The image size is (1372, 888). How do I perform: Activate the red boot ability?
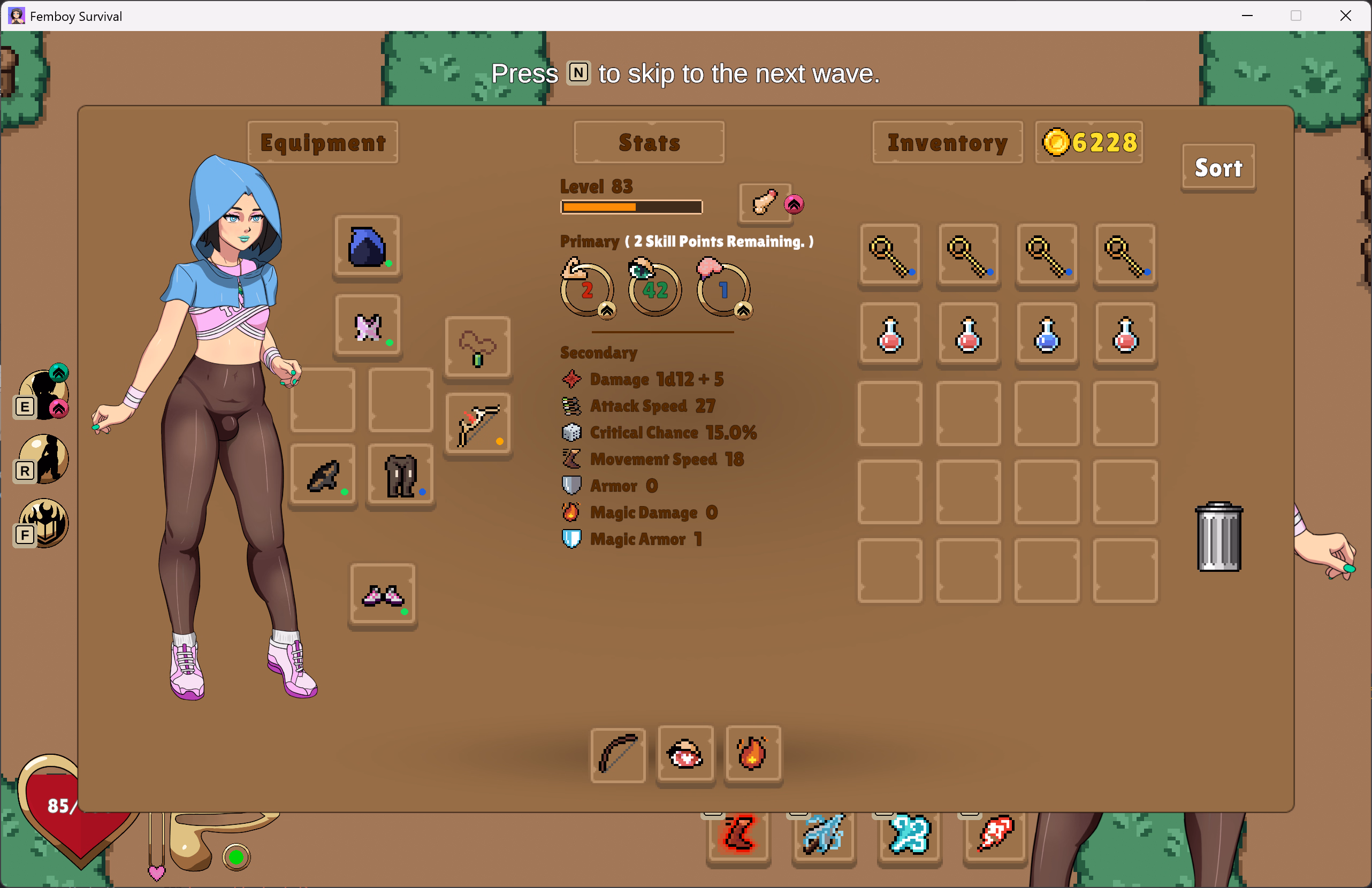click(x=738, y=835)
